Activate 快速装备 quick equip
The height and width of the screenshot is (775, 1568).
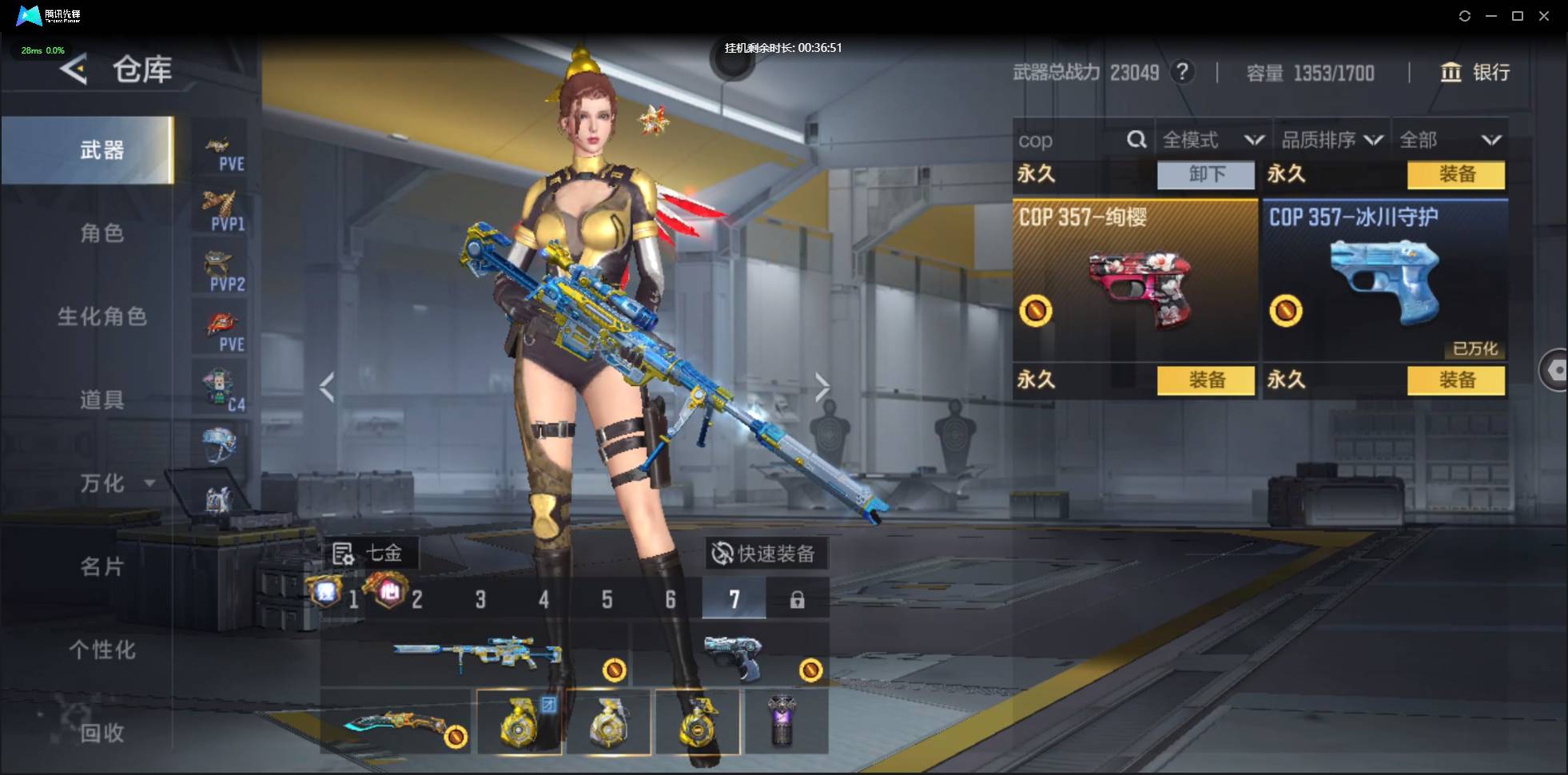766,554
